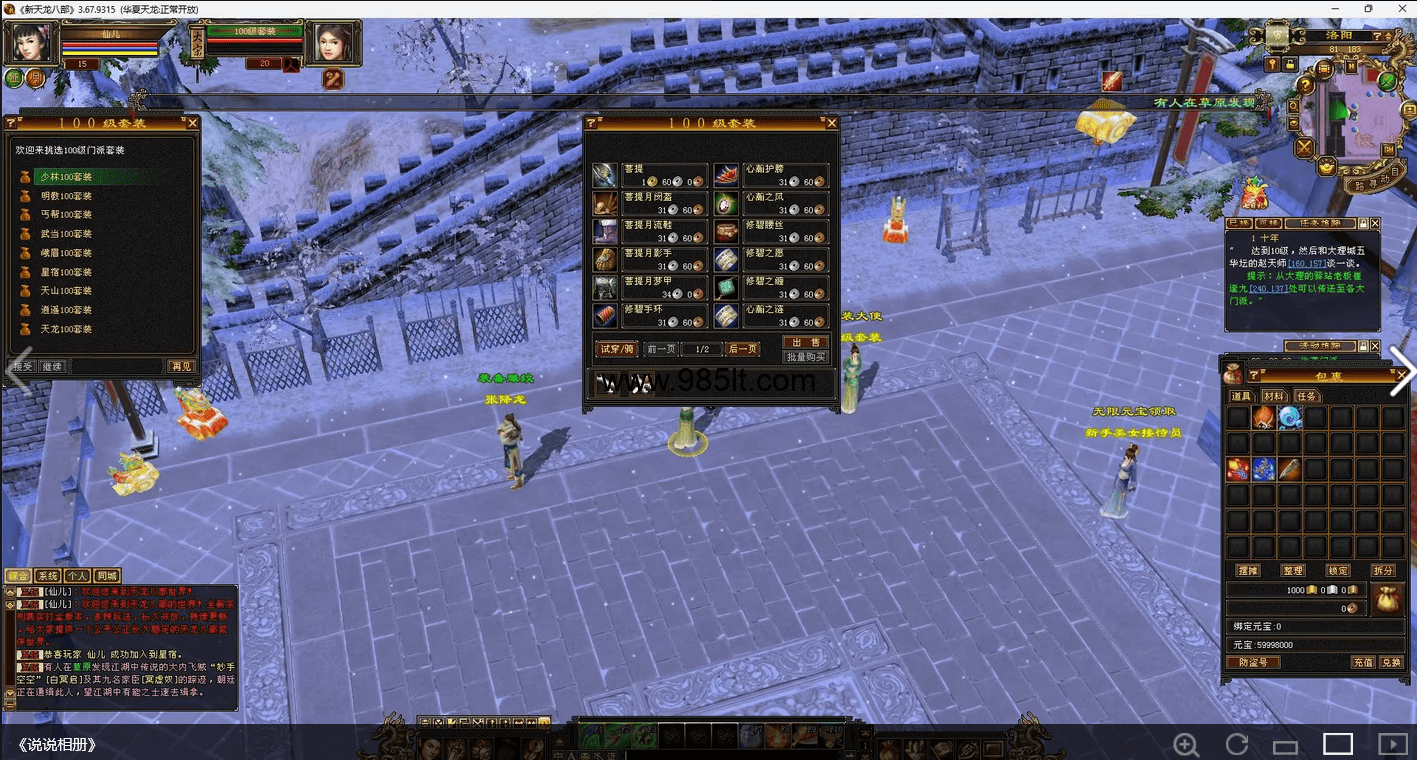Switch to the 任务 quest items tab

[x=1306, y=396]
